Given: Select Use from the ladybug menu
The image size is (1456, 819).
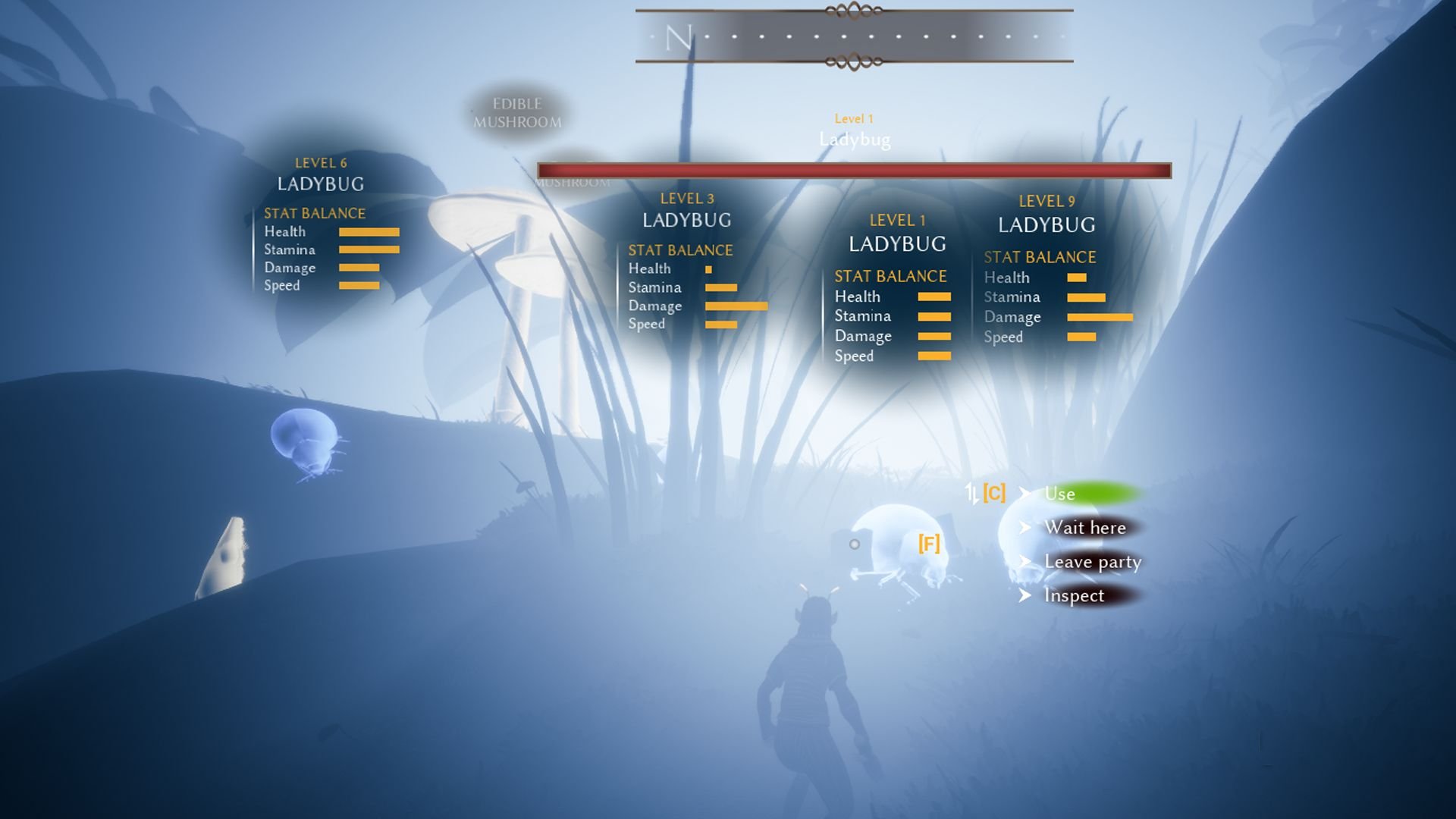Looking at the screenshot, I should pos(1059,494).
